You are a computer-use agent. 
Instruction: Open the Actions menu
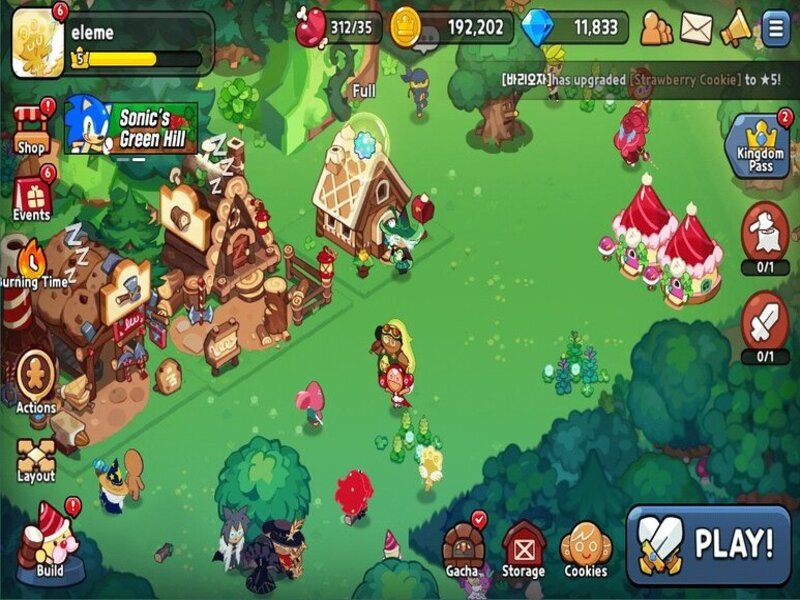[x=35, y=380]
